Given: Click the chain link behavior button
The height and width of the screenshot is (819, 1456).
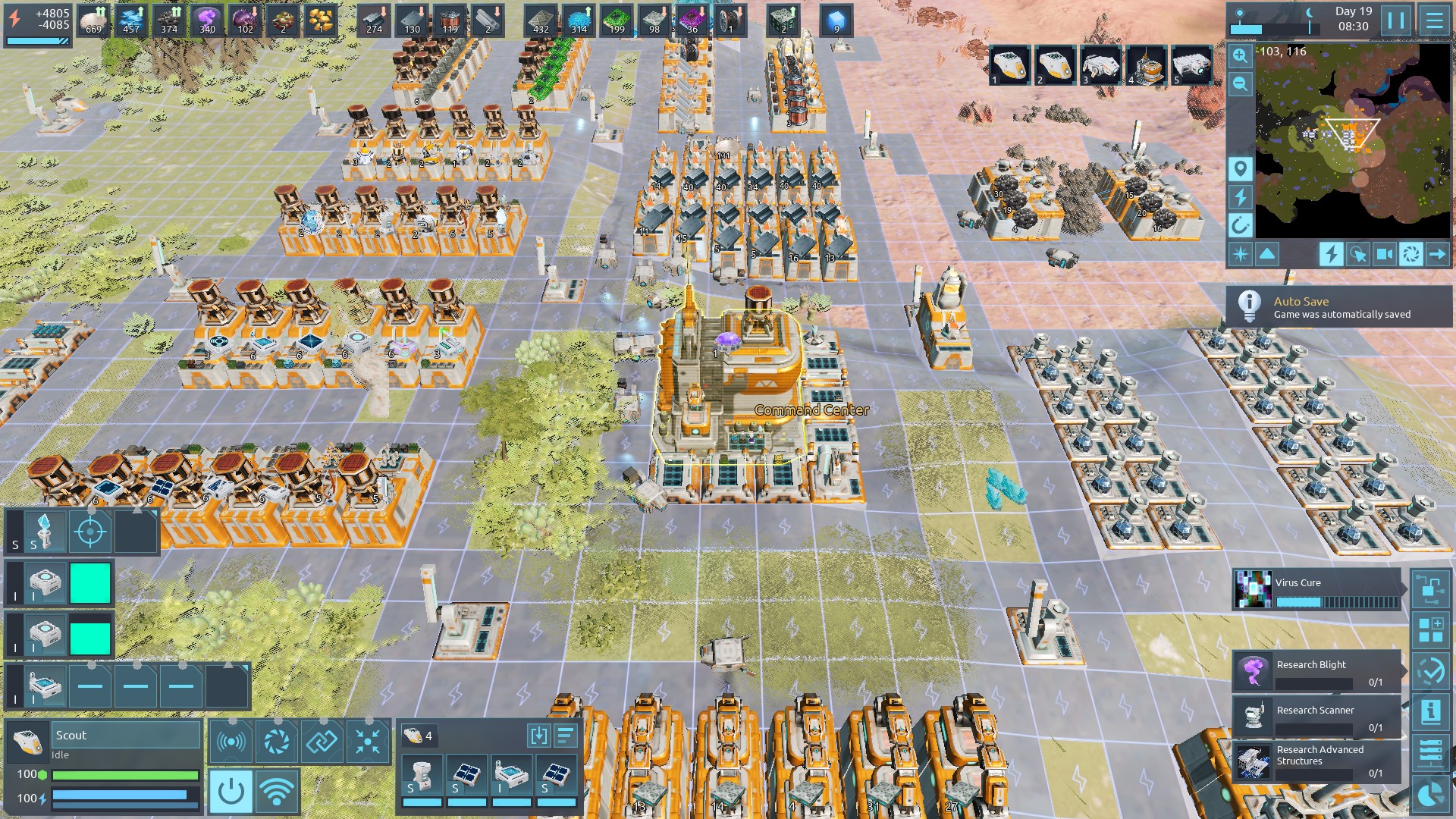Looking at the screenshot, I should (322, 741).
